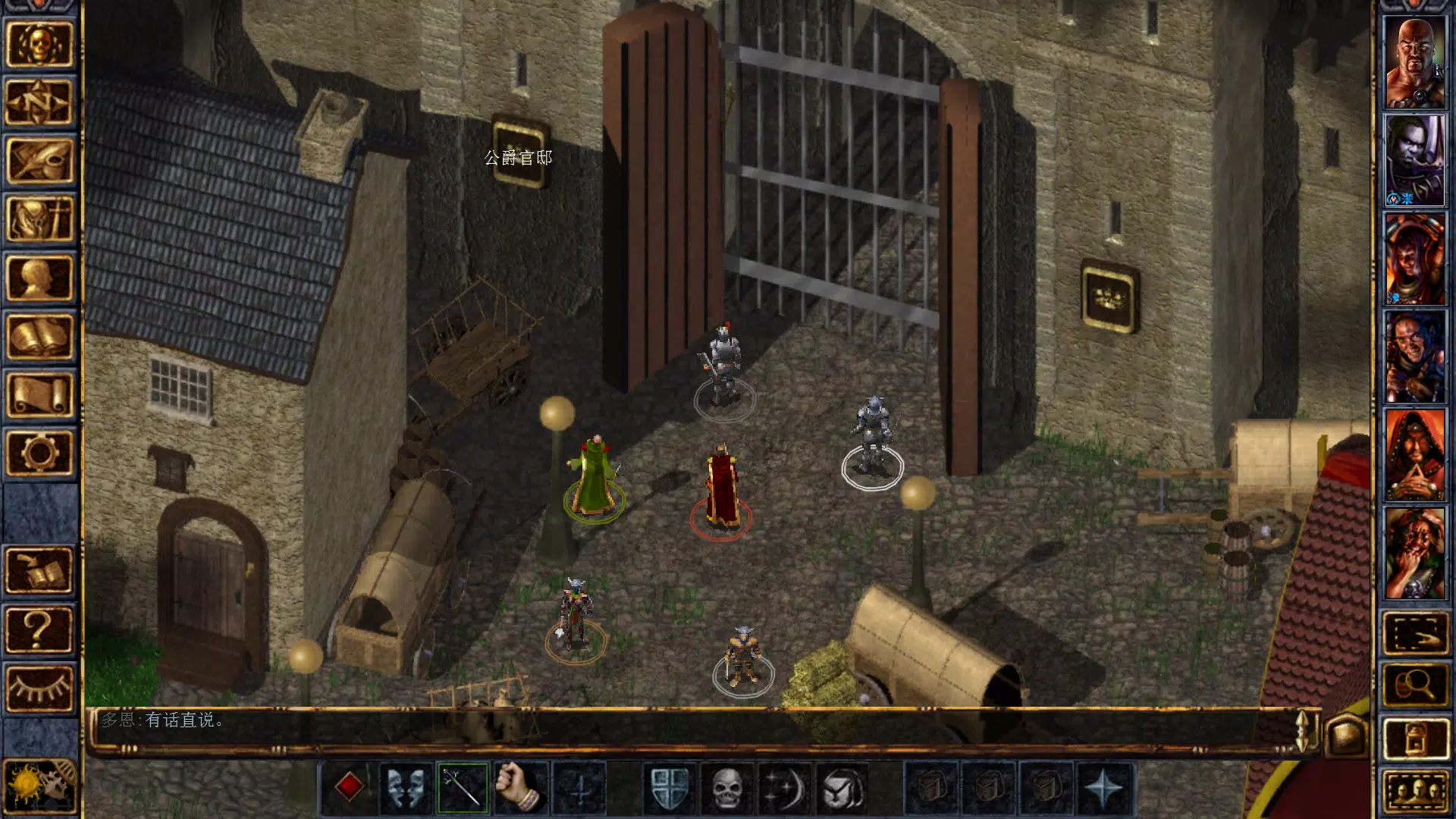Open the journal quill and inkwell icon
The height and width of the screenshot is (819, 1456).
[x=39, y=161]
